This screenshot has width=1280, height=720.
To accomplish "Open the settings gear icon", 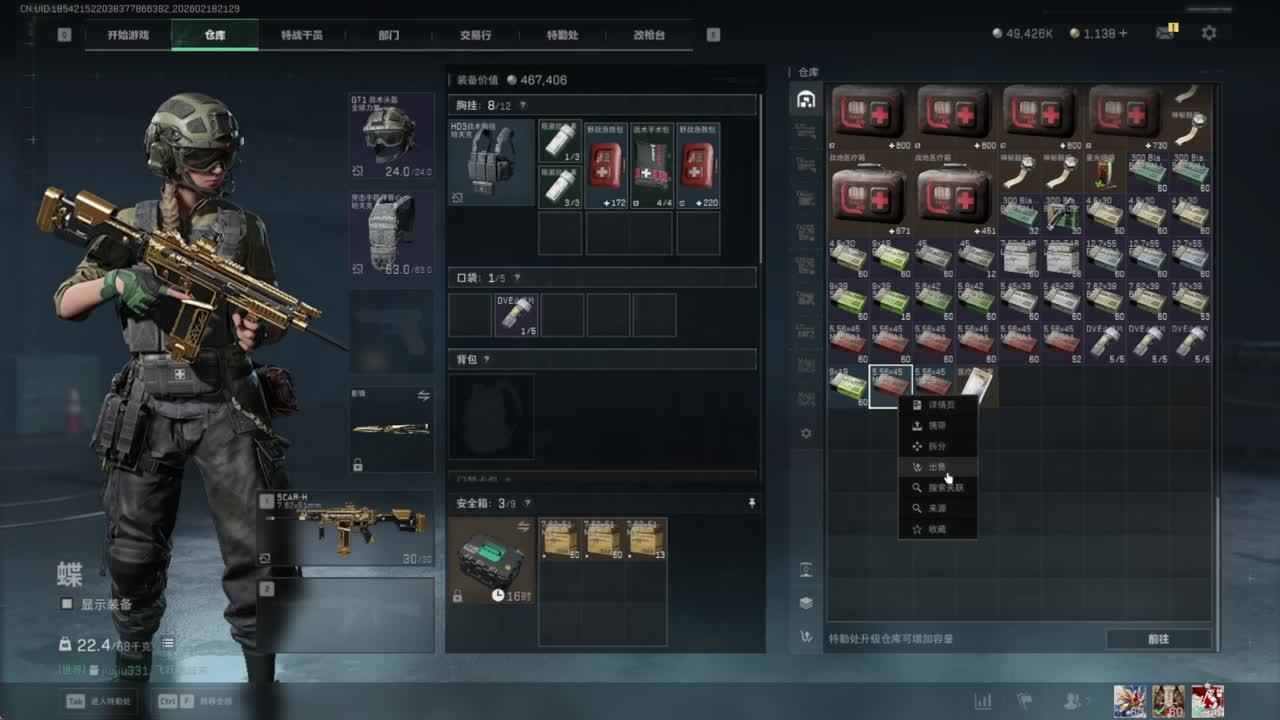I will click(x=1209, y=33).
